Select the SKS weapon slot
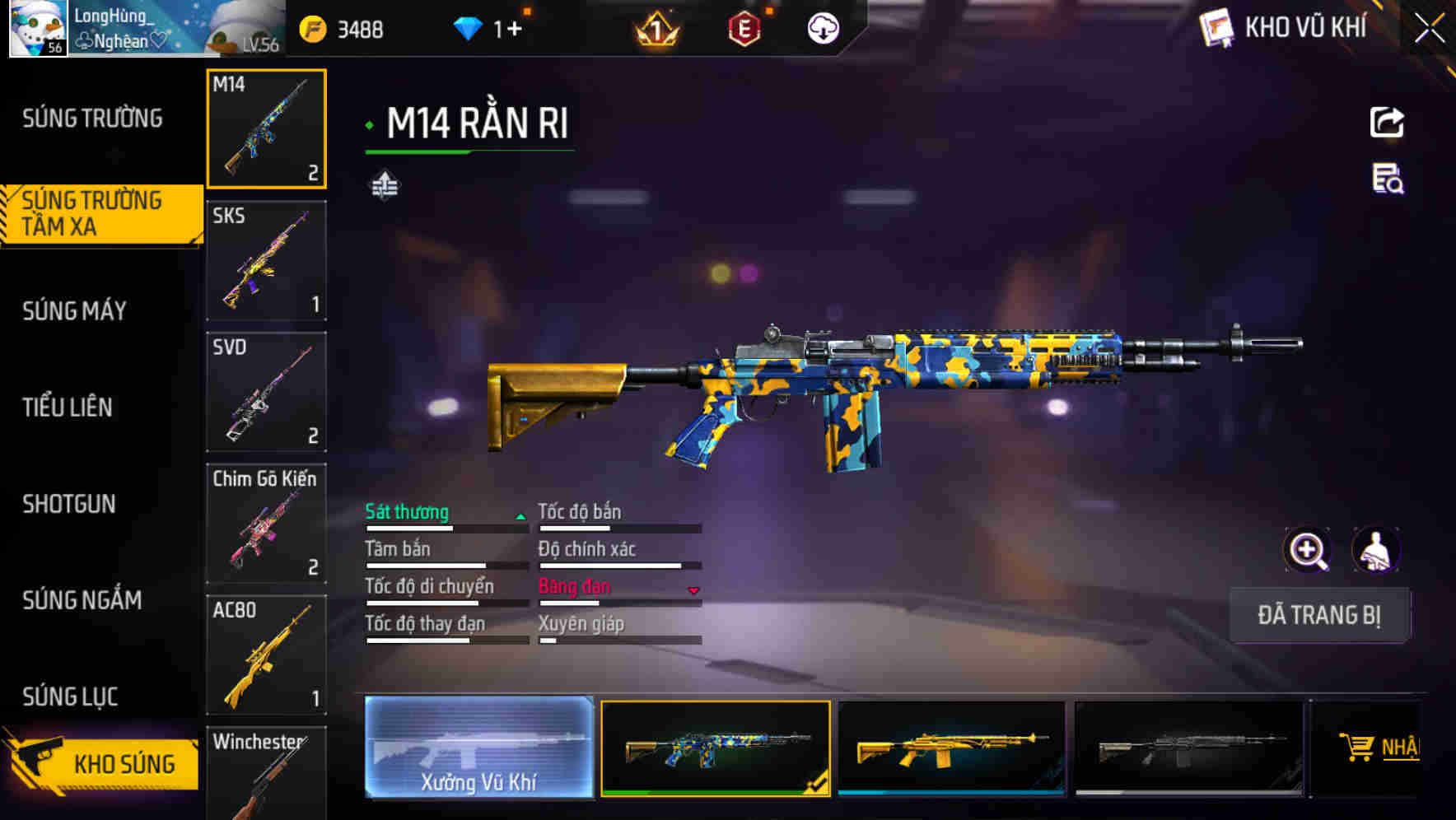 [266, 260]
